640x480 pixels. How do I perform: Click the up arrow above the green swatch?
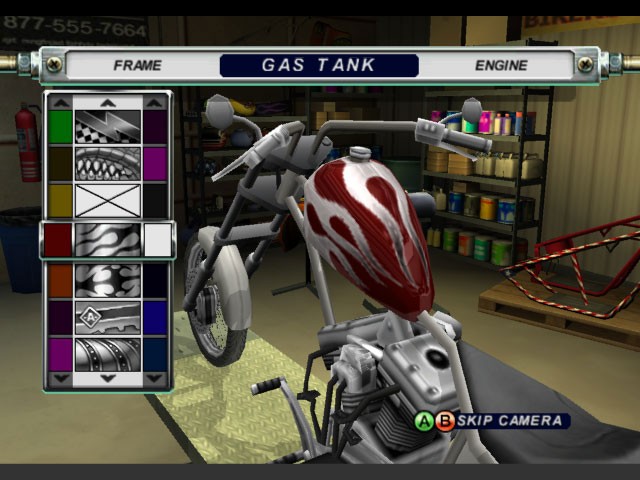(x=60, y=102)
